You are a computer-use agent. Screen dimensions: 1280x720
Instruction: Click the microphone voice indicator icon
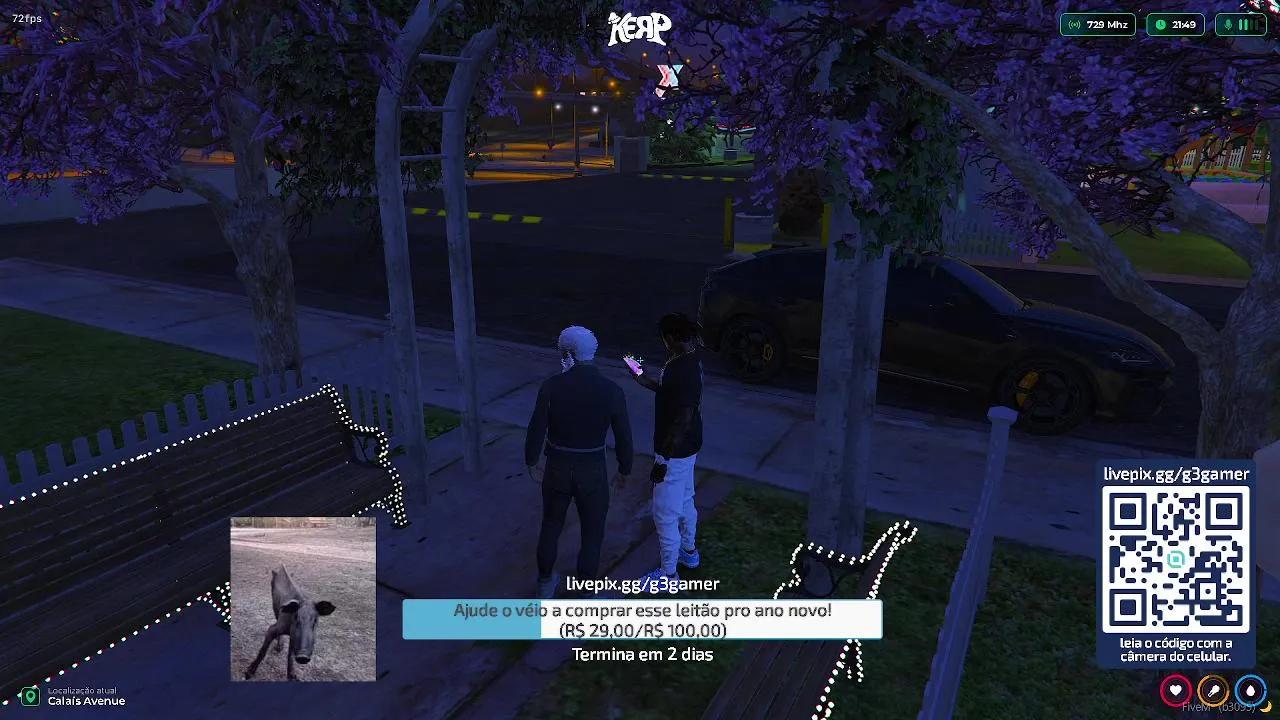pyautogui.click(x=1229, y=25)
